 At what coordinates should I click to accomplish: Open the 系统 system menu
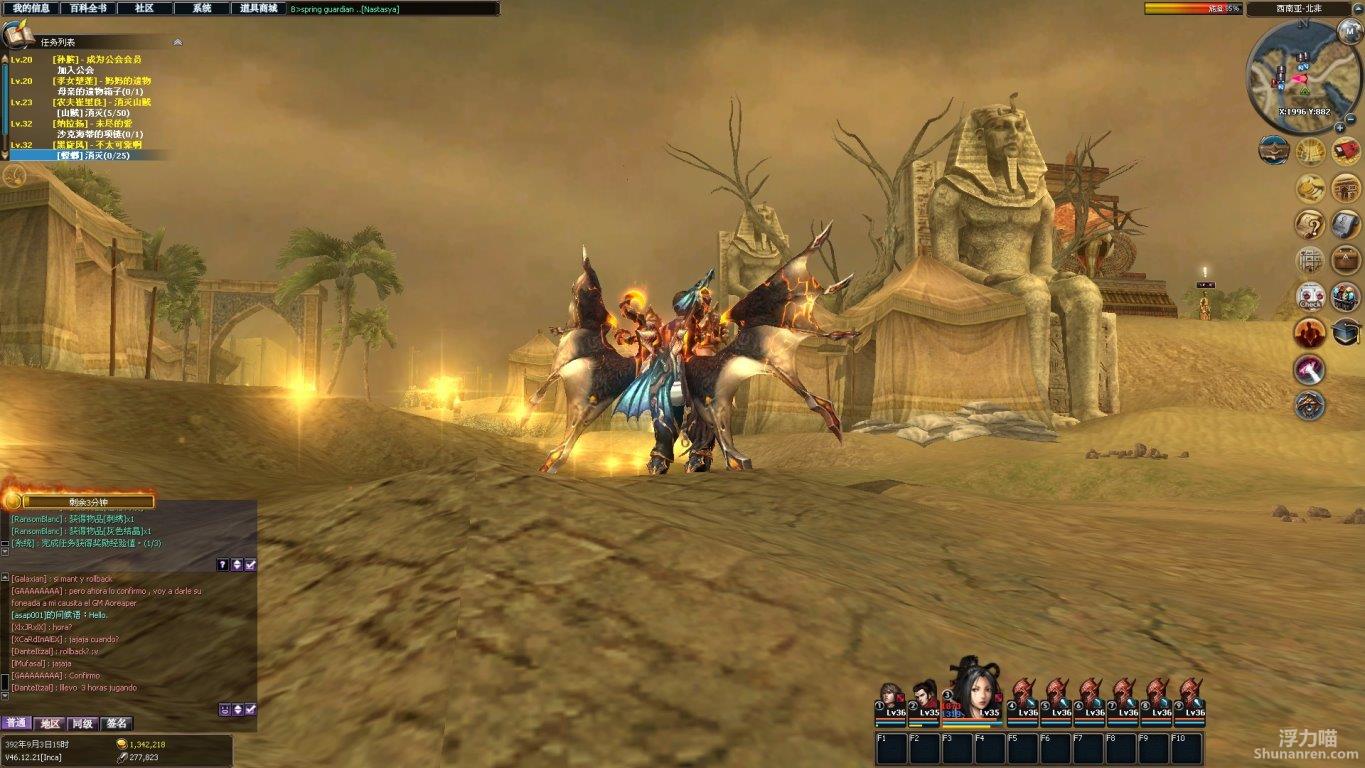point(201,8)
